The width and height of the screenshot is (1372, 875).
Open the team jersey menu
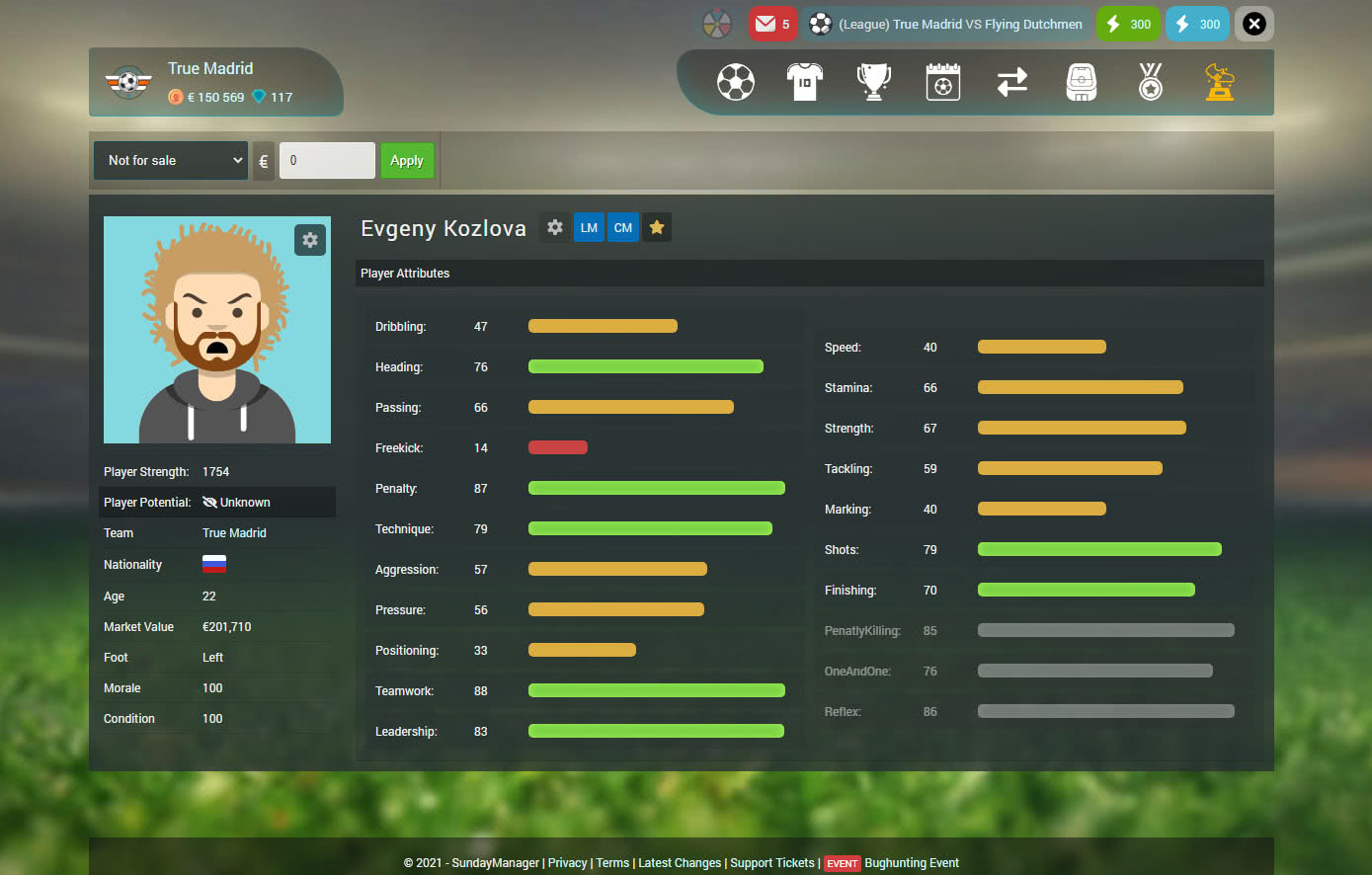point(804,82)
